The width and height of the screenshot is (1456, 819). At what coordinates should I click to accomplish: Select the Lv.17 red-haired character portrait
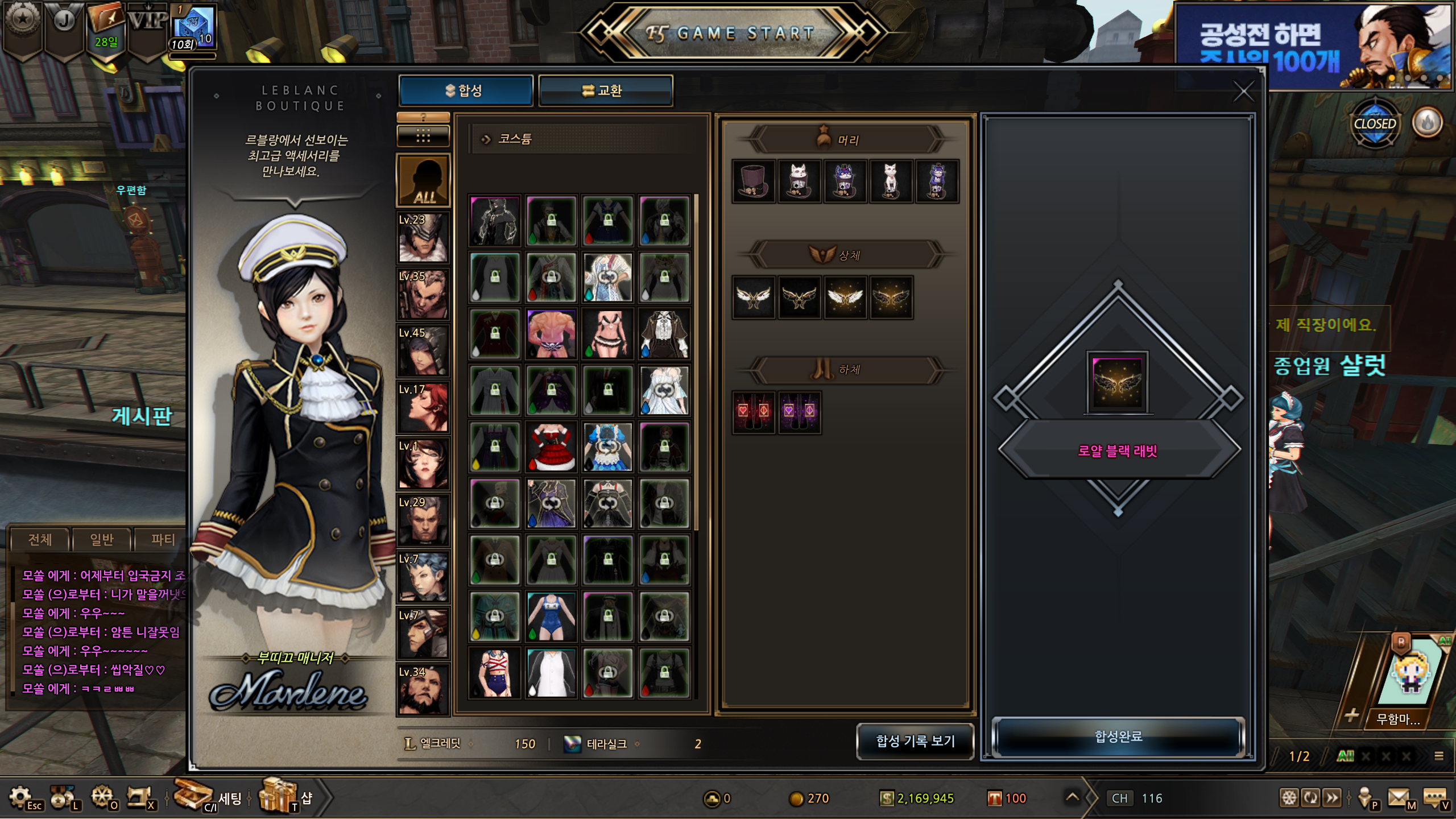[423, 407]
